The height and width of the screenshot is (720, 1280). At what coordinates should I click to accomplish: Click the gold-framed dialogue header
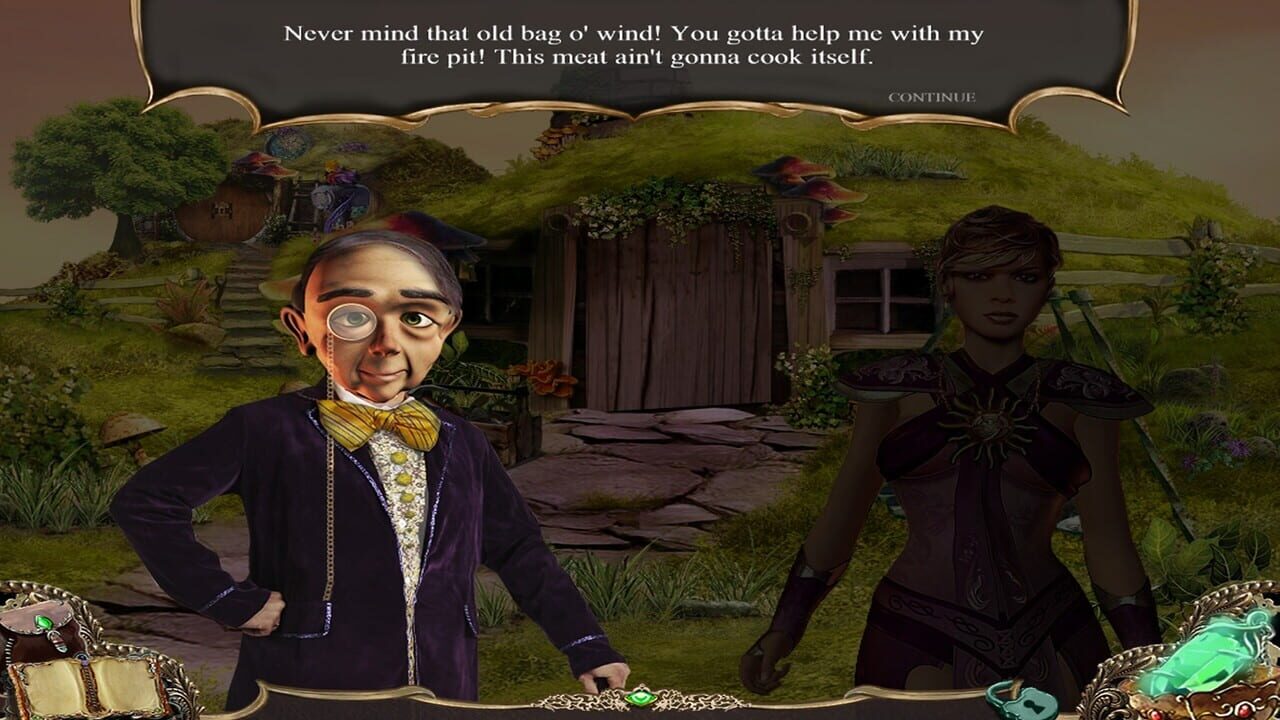(x=640, y=45)
